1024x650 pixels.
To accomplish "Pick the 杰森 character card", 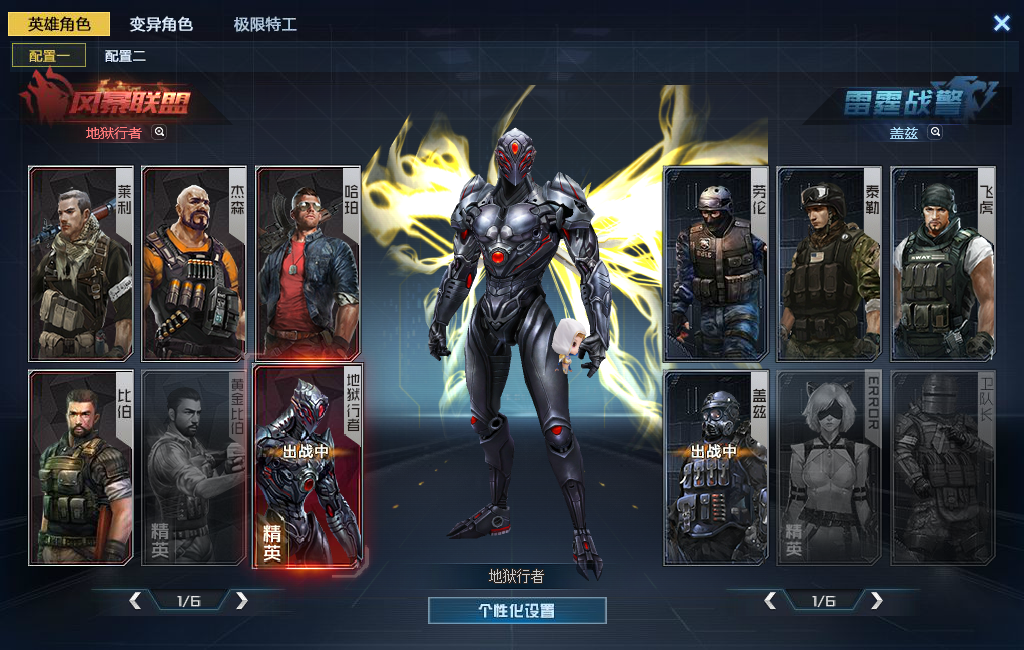I will click(194, 263).
